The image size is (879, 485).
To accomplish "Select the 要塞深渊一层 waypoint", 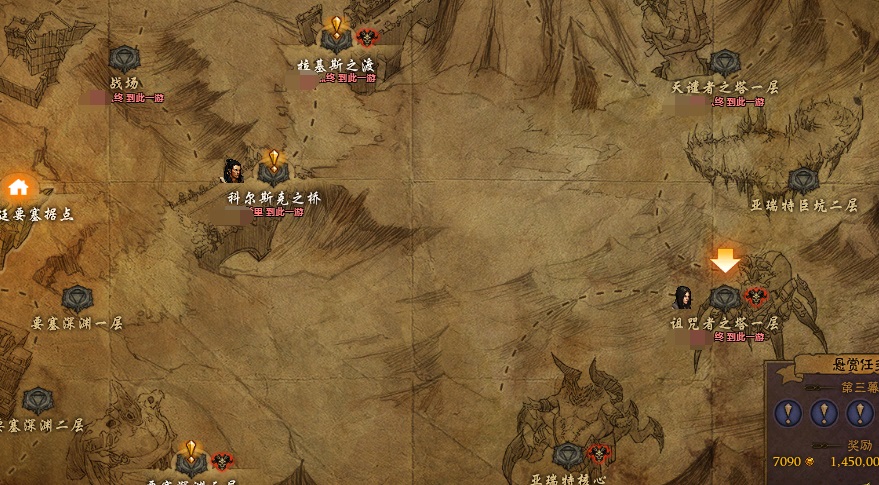I will click(x=77, y=298).
